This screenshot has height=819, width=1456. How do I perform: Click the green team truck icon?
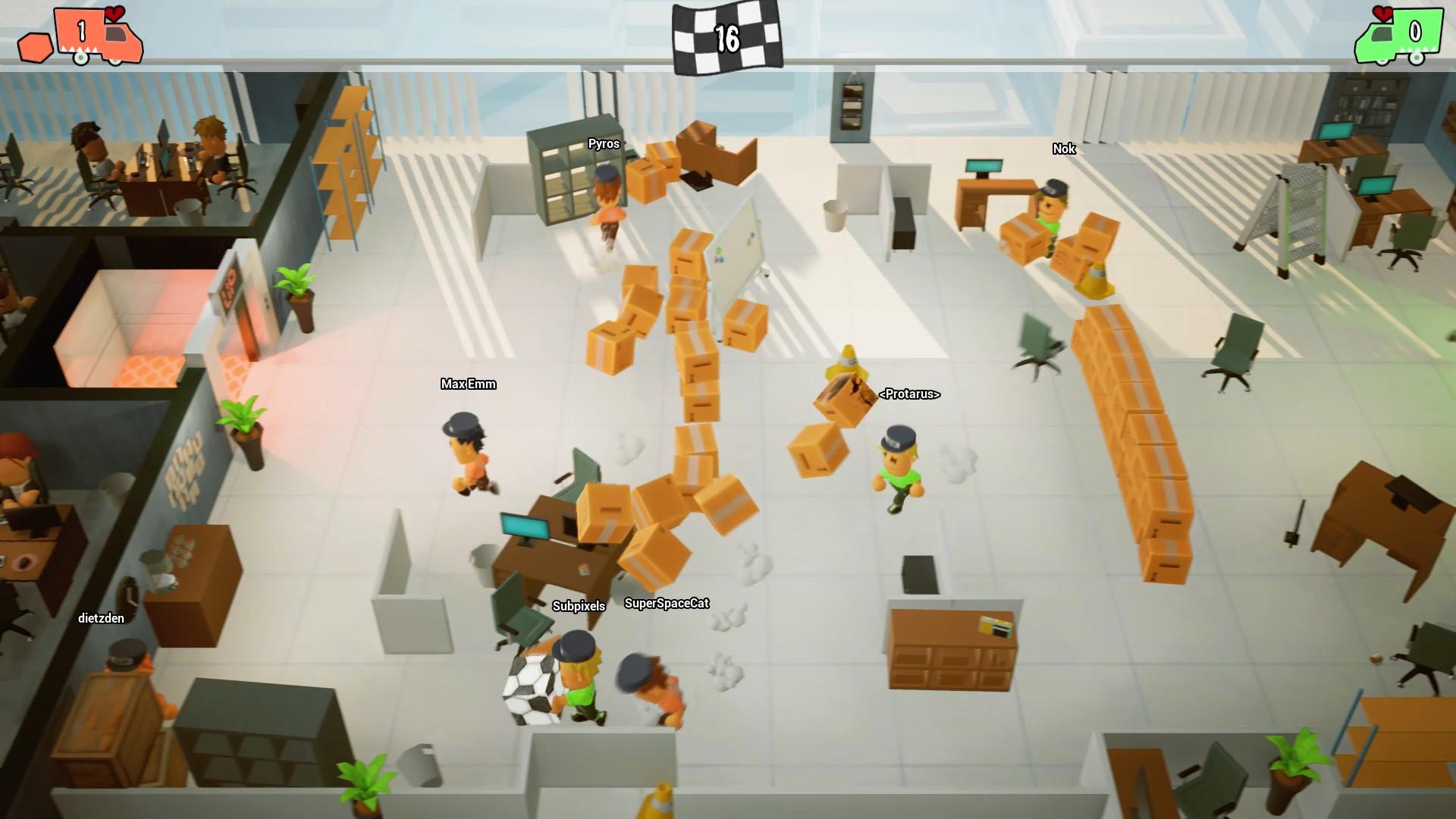click(x=1399, y=34)
